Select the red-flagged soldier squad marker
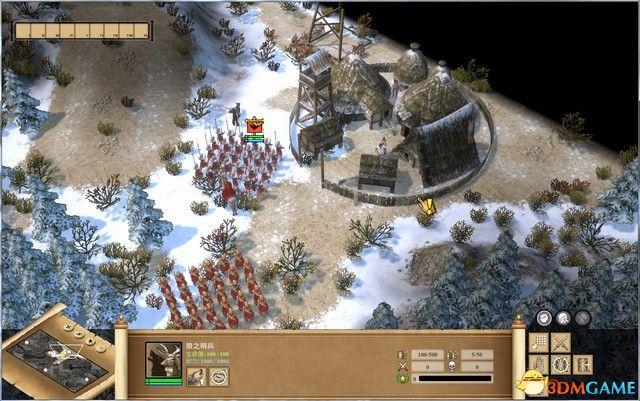This screenshot has height=401, width=640. (253, 125)
